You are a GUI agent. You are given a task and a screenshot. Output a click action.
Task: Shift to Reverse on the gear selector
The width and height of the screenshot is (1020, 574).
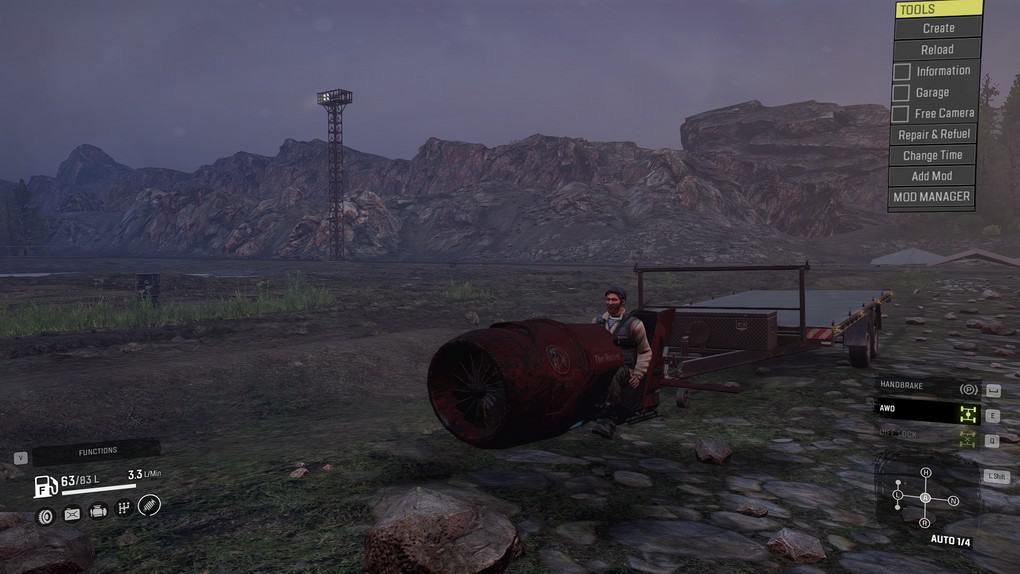point(924,523)
